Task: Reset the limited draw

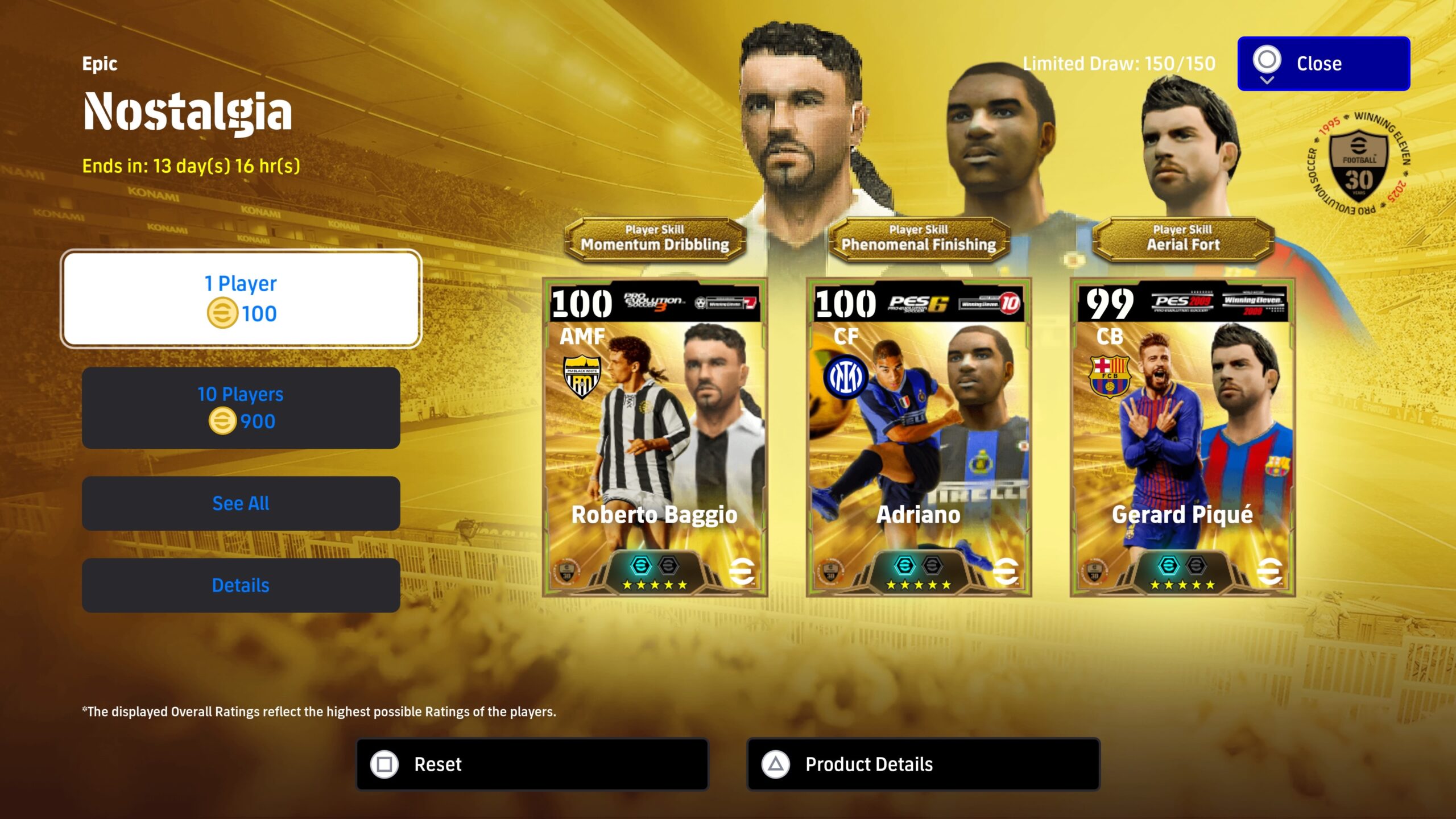Action: [x=532, y=764]
